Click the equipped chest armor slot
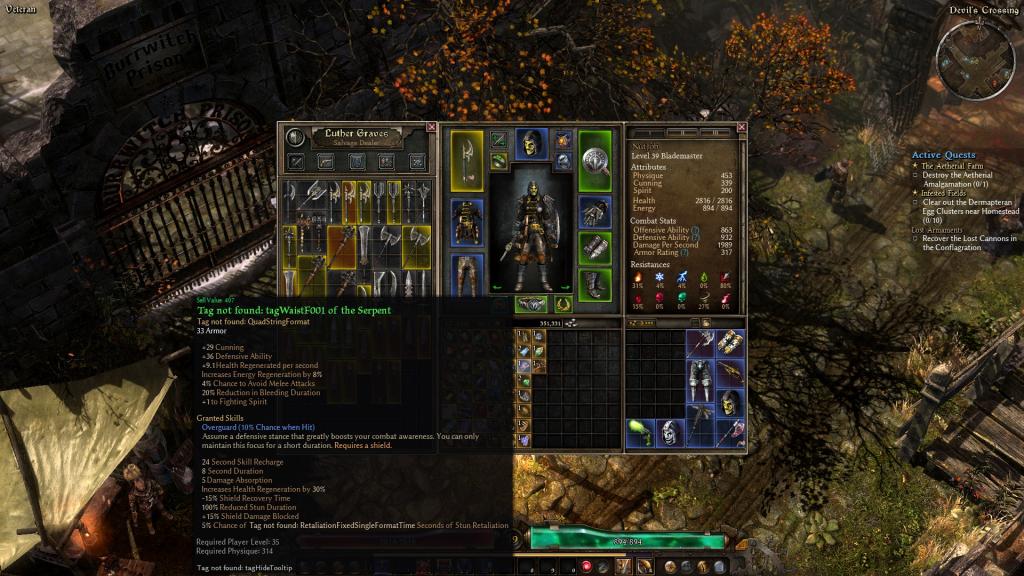The width and height of the screenshot is (1024, 576). point(467,221)
